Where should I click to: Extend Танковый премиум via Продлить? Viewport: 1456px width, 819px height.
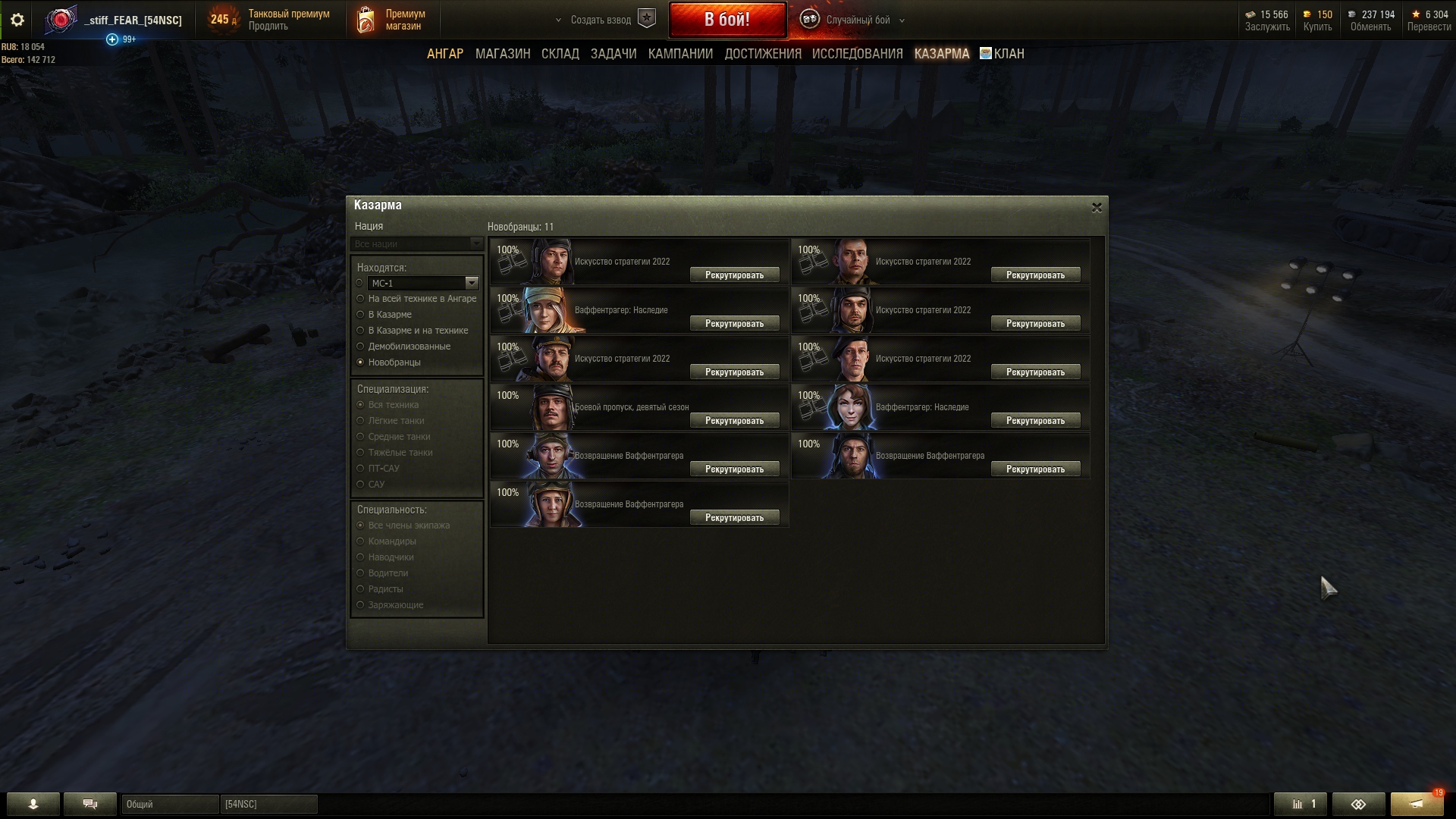coord(268,27)
